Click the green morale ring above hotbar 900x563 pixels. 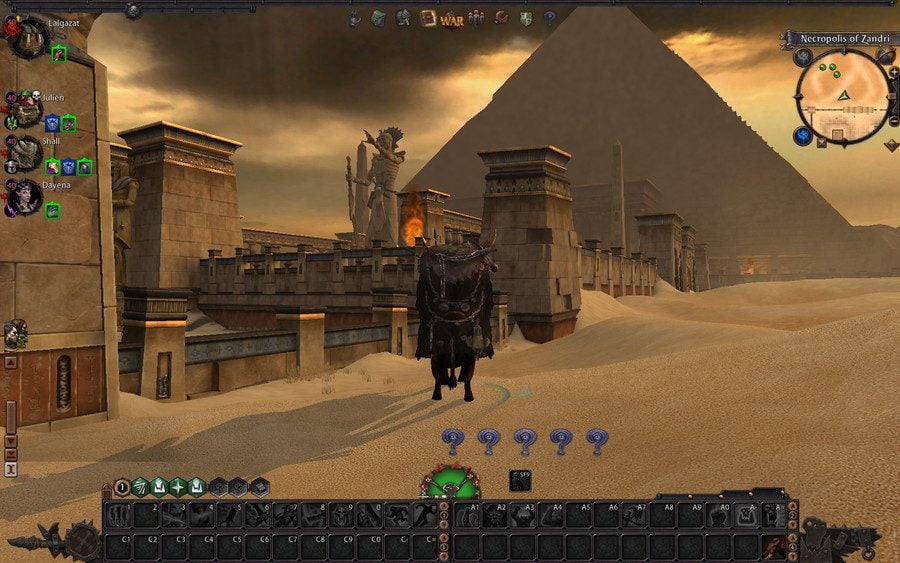[449, 484]
